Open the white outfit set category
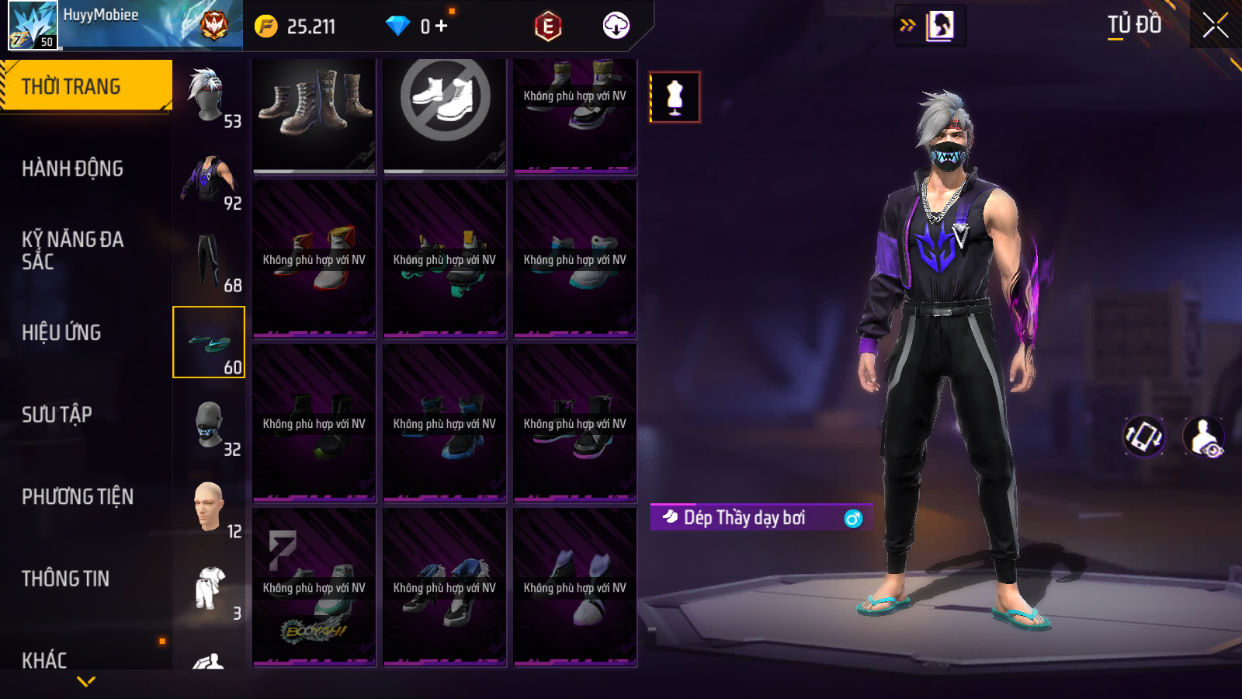The height and width of the screenshot is (699, 1242). [x=209, y=590]
